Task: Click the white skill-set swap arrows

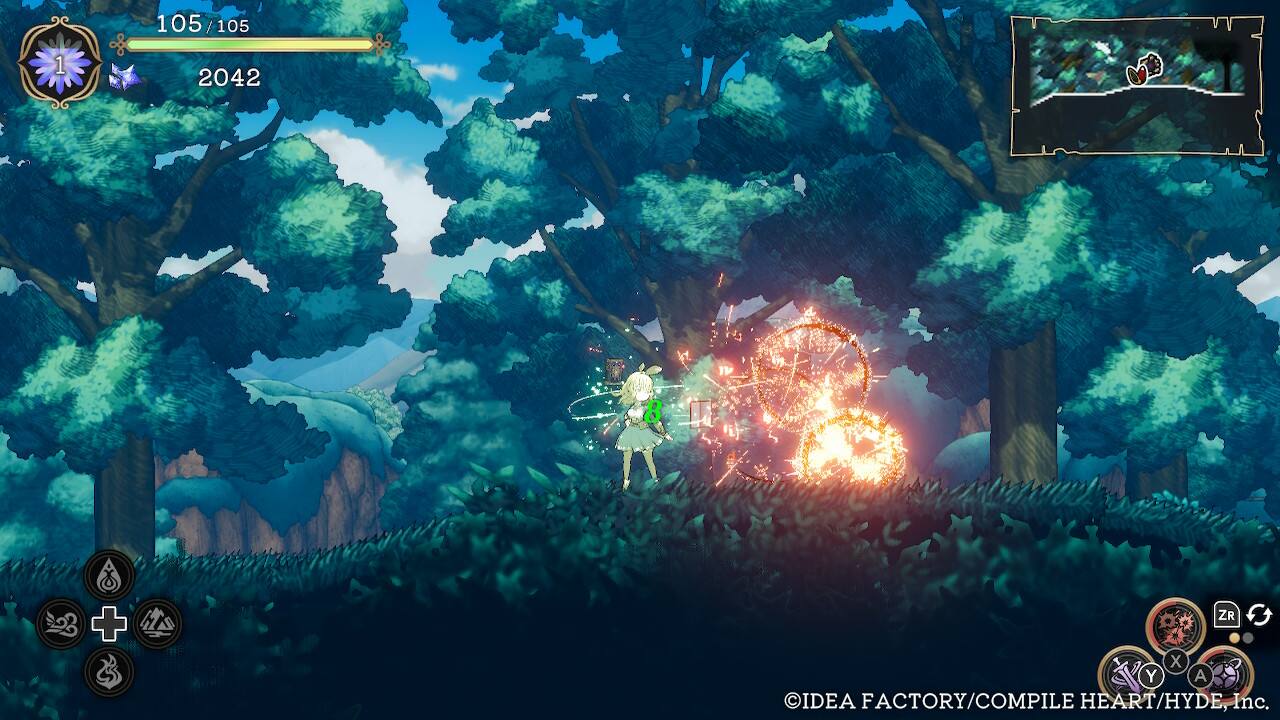Action: click(1259, 615)
